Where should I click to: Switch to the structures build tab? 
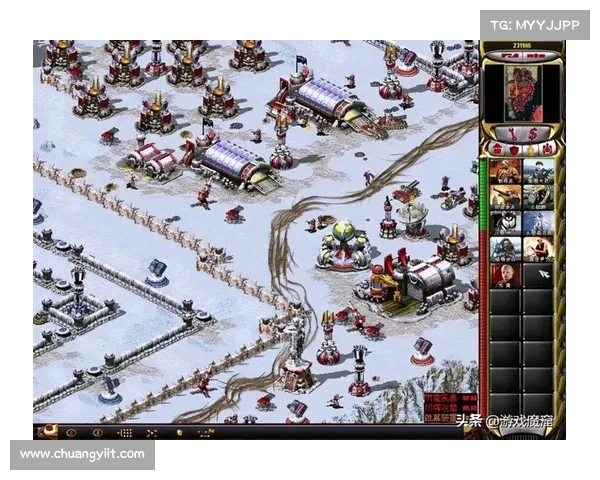pos(500,150)
